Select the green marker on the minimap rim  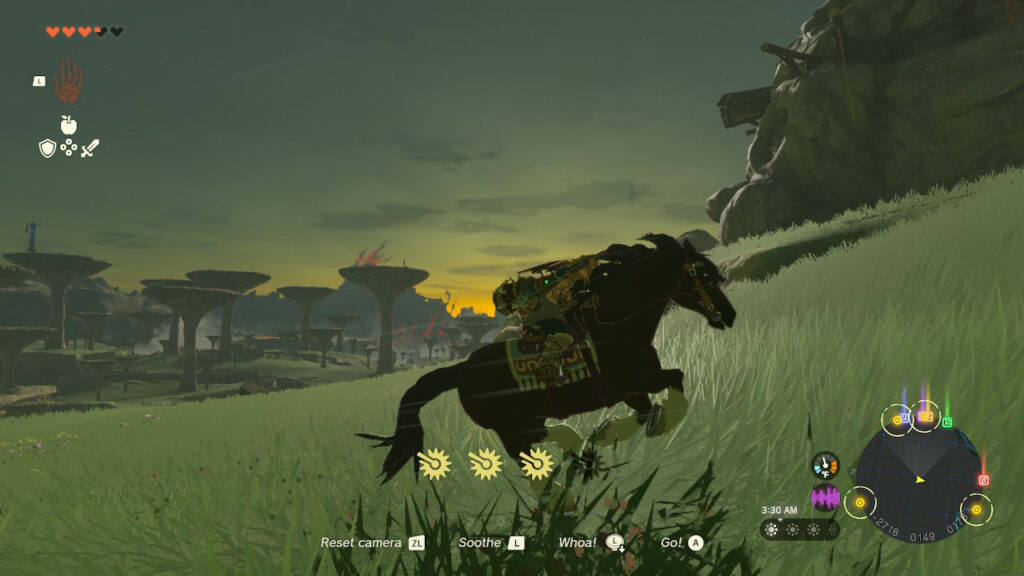coord(947,422)
